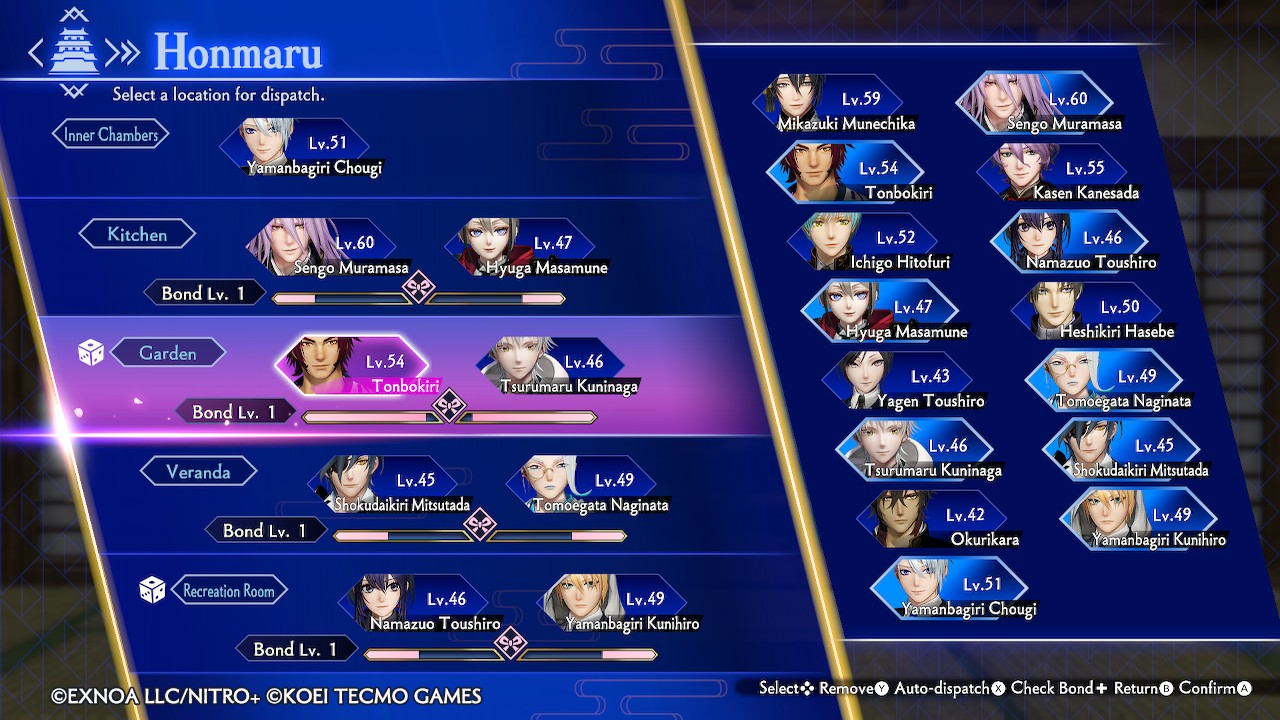The image size is (1280, 720).
Task: Choose the Kitchen dispatch location
Action: (x=137, y=235)
